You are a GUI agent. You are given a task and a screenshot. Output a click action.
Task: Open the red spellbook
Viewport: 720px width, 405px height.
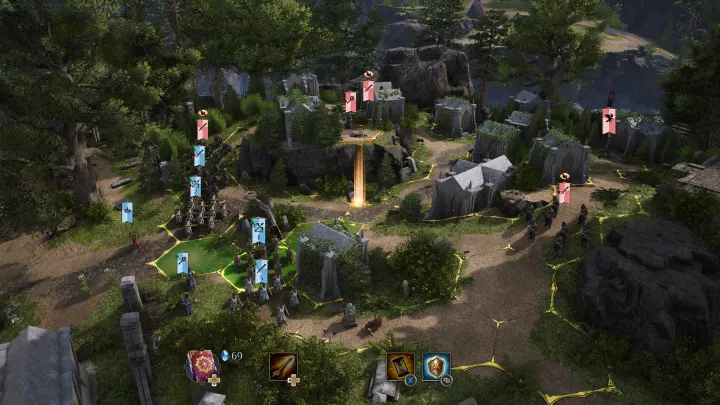point(201,364)
